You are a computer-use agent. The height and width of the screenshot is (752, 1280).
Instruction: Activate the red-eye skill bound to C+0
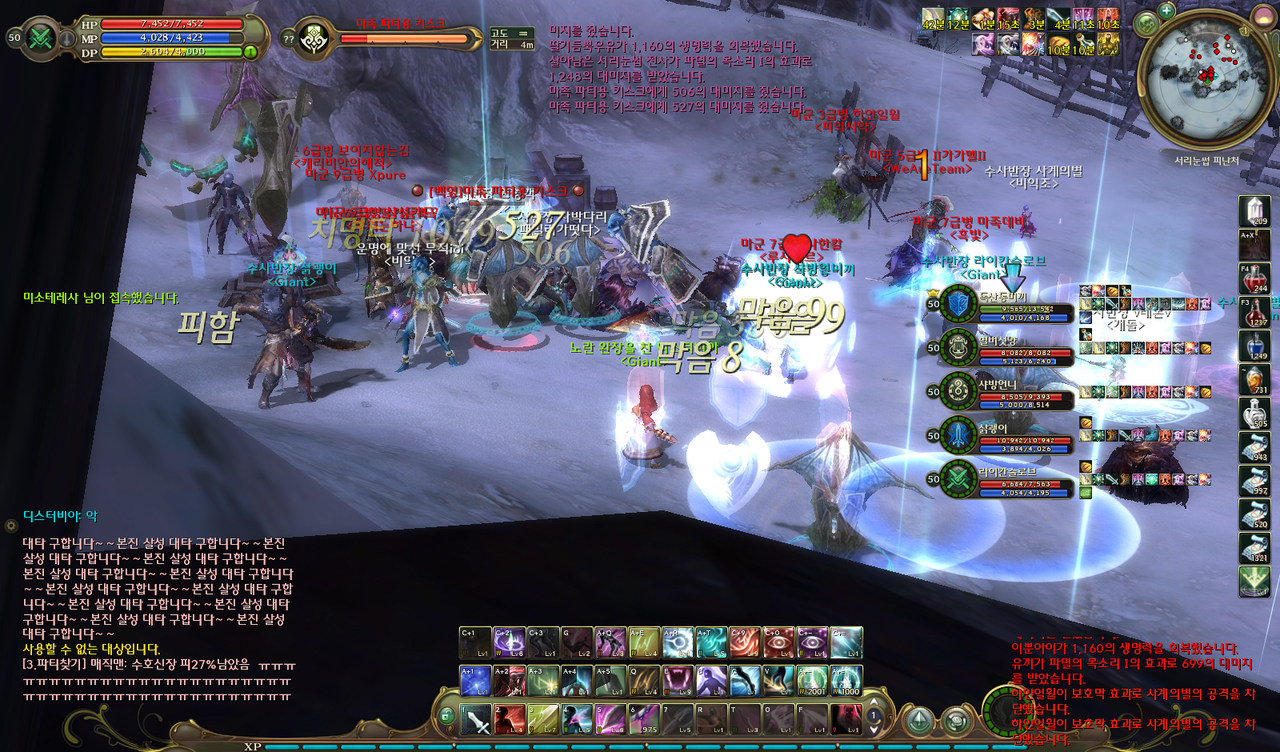pos(778,643)
